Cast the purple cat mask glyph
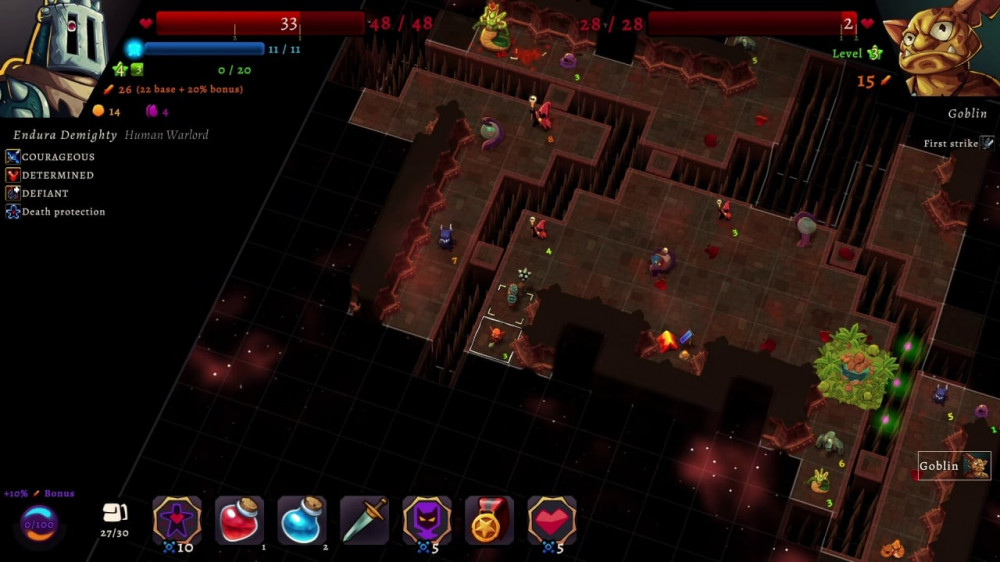 [x=427, y=521]
